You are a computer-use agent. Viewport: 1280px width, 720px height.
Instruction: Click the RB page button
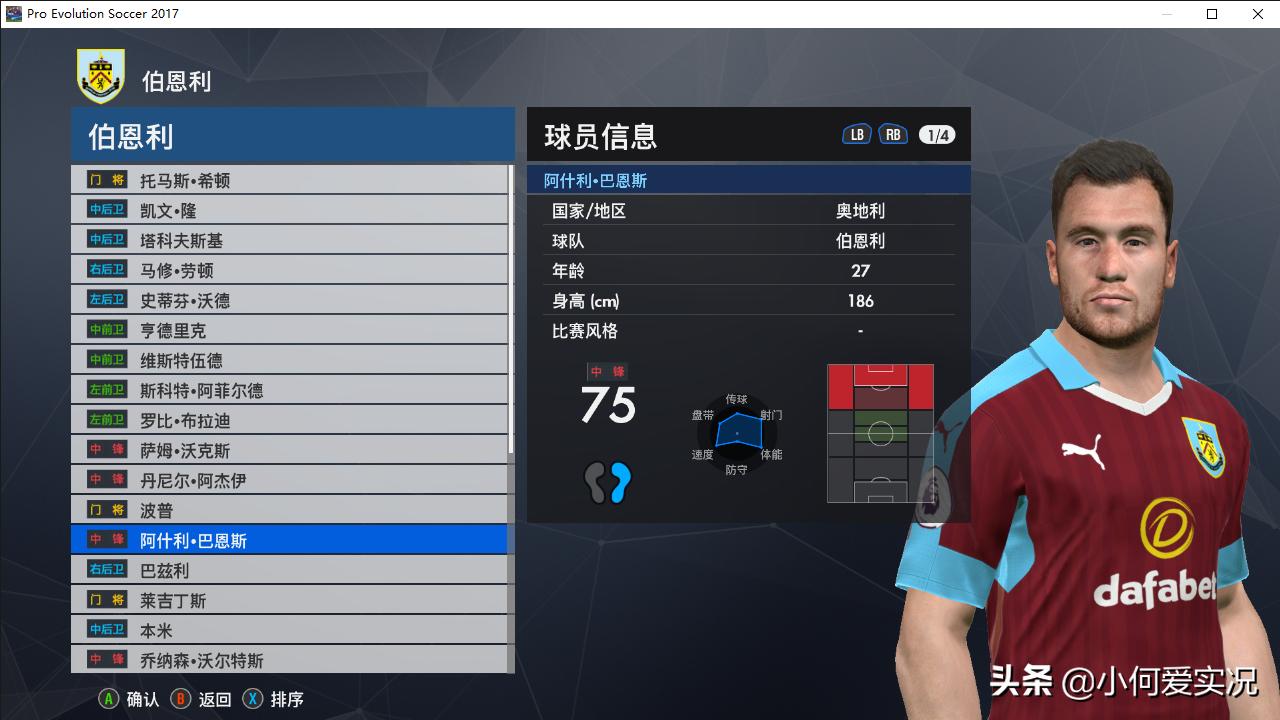[892, 132]
